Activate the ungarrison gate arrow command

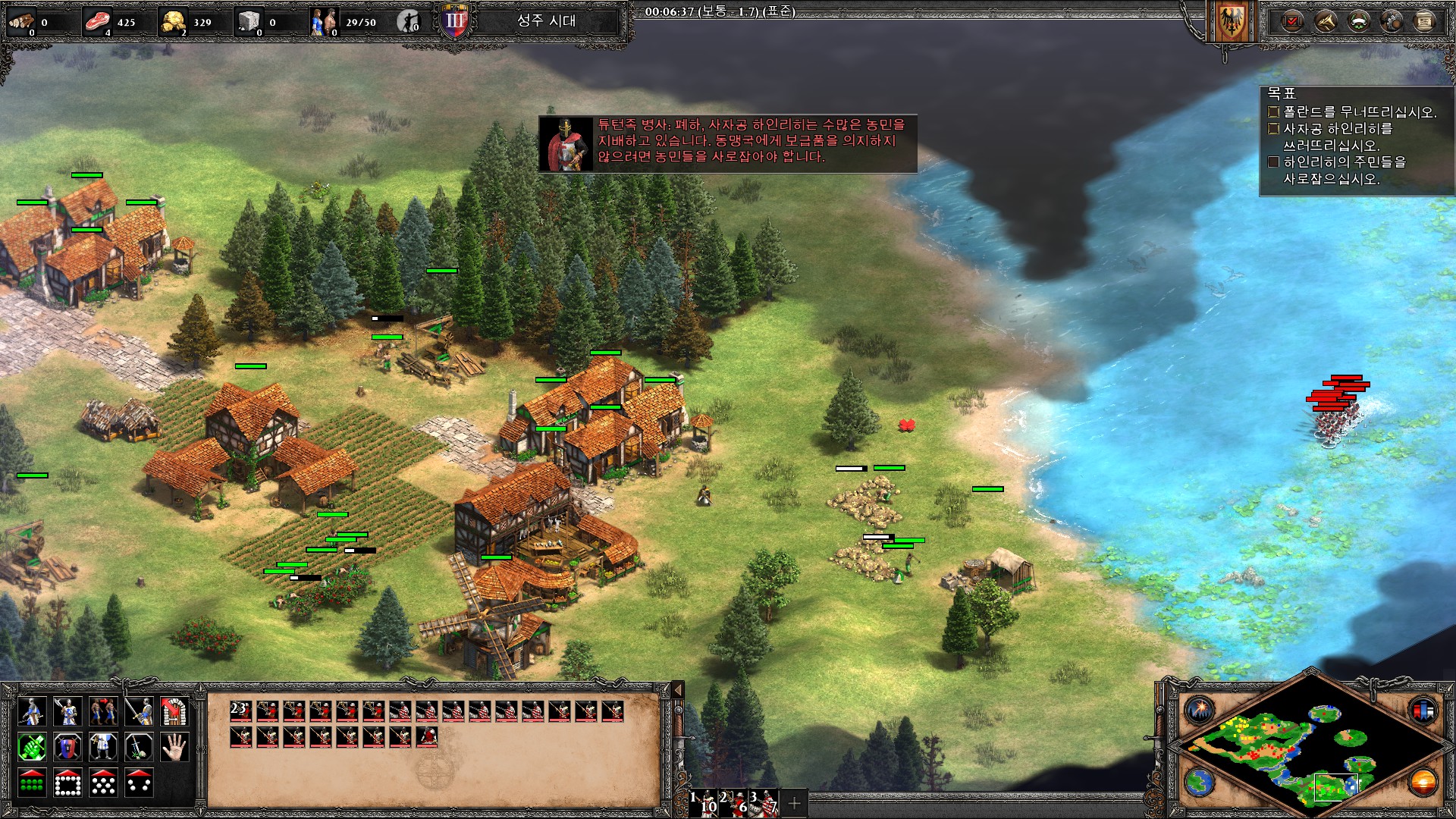click(x=174, y=712)
